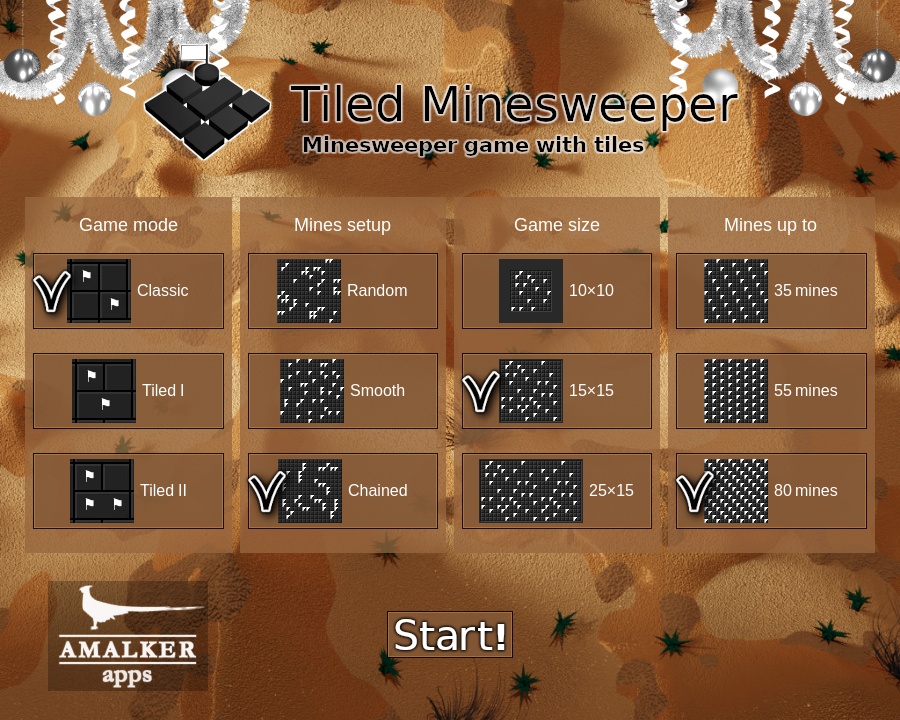Set game size to 10×10

pyautogui.click(x=557, y=291)
